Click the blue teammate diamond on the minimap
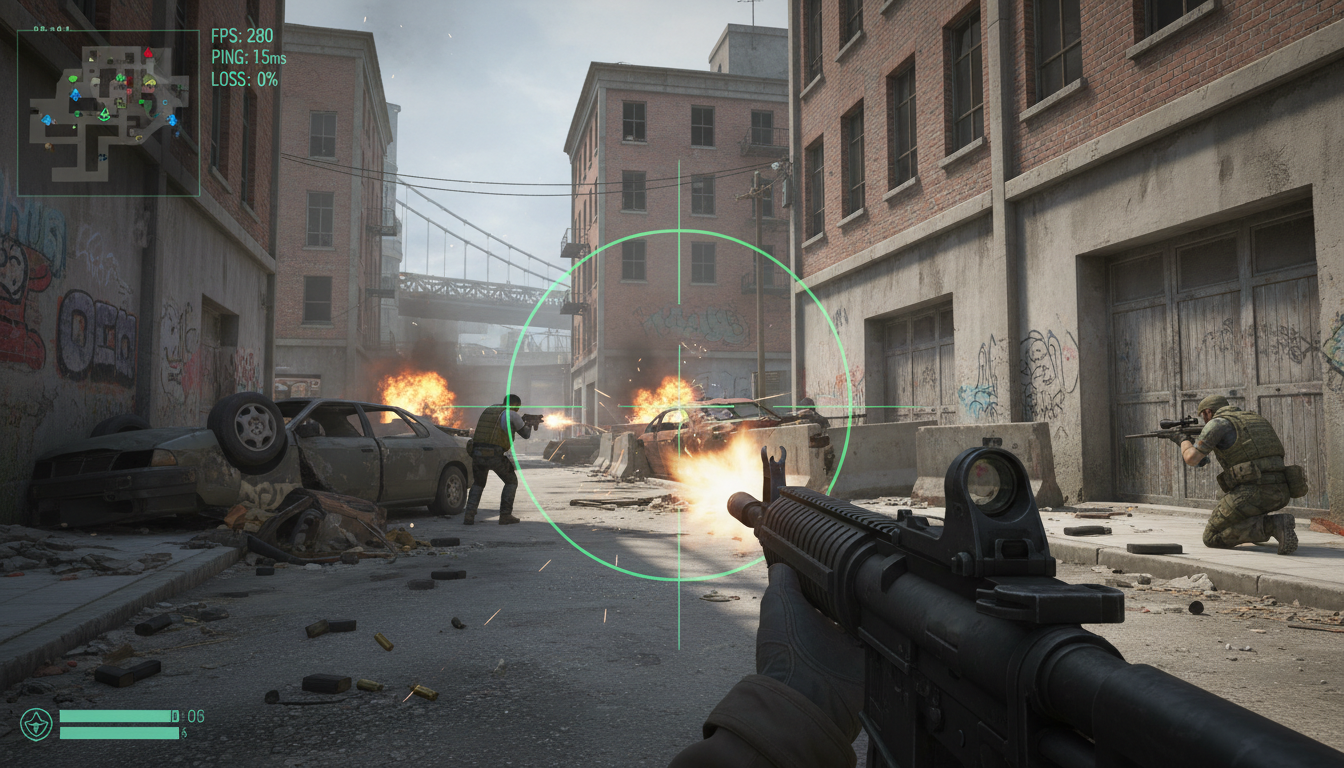1344x768 pixels. 75,93
